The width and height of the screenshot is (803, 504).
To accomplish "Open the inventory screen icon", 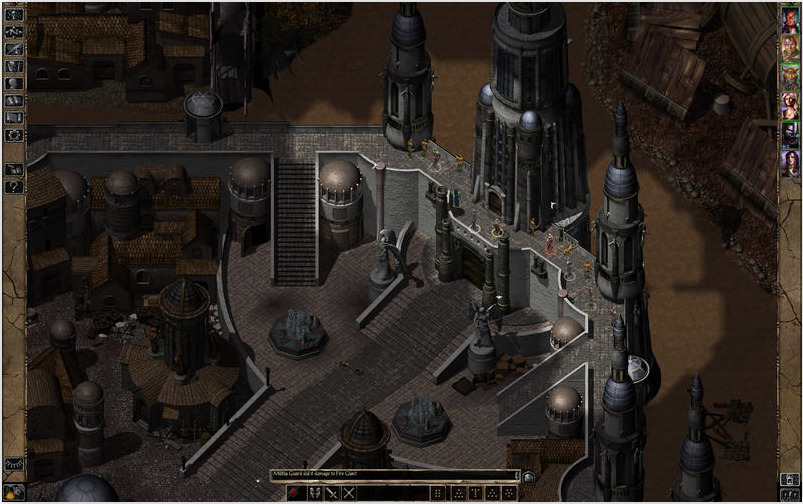I will point(14,66).
